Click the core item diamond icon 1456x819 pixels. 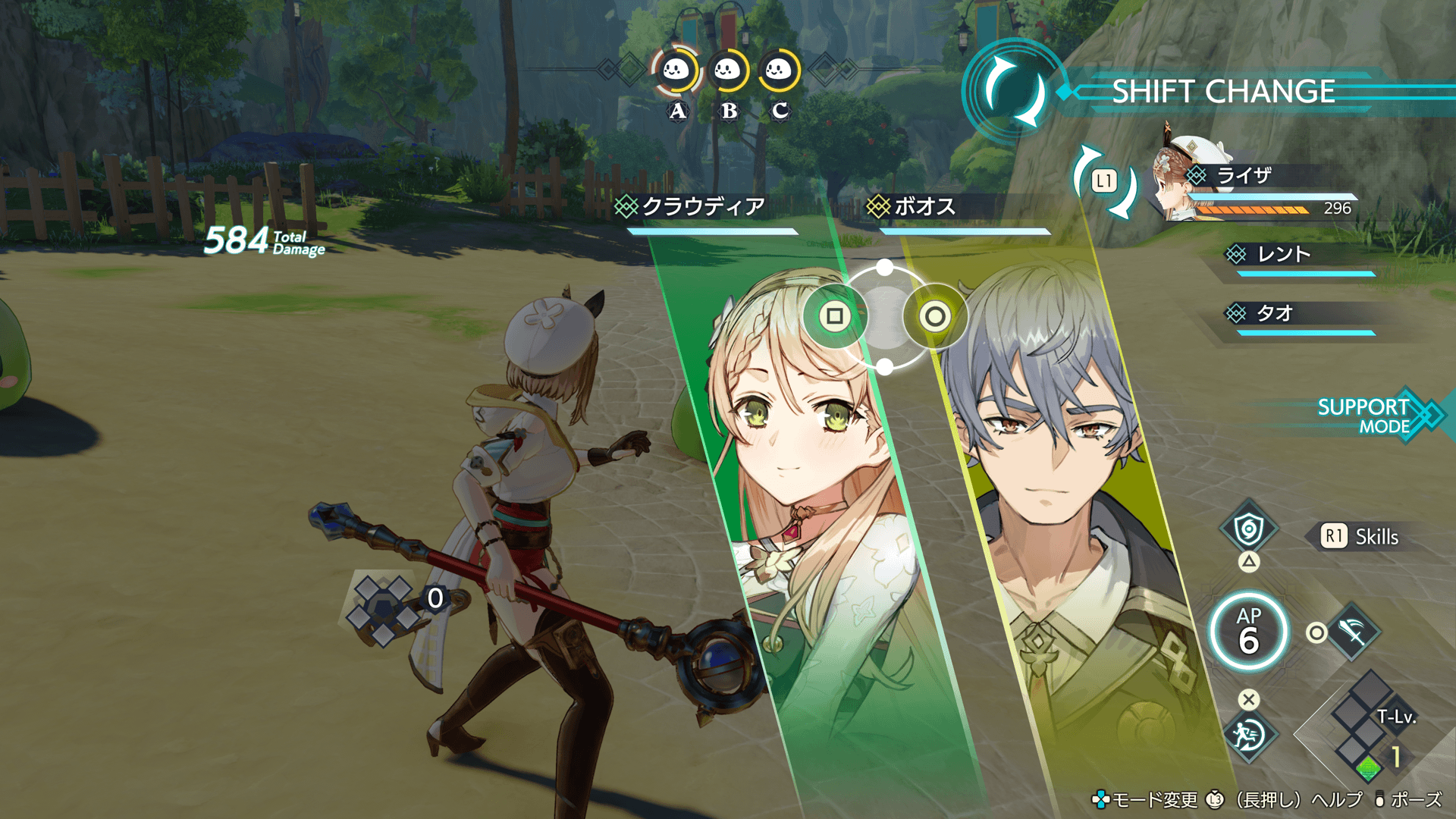pyautogui.click(x=383, y=609)
